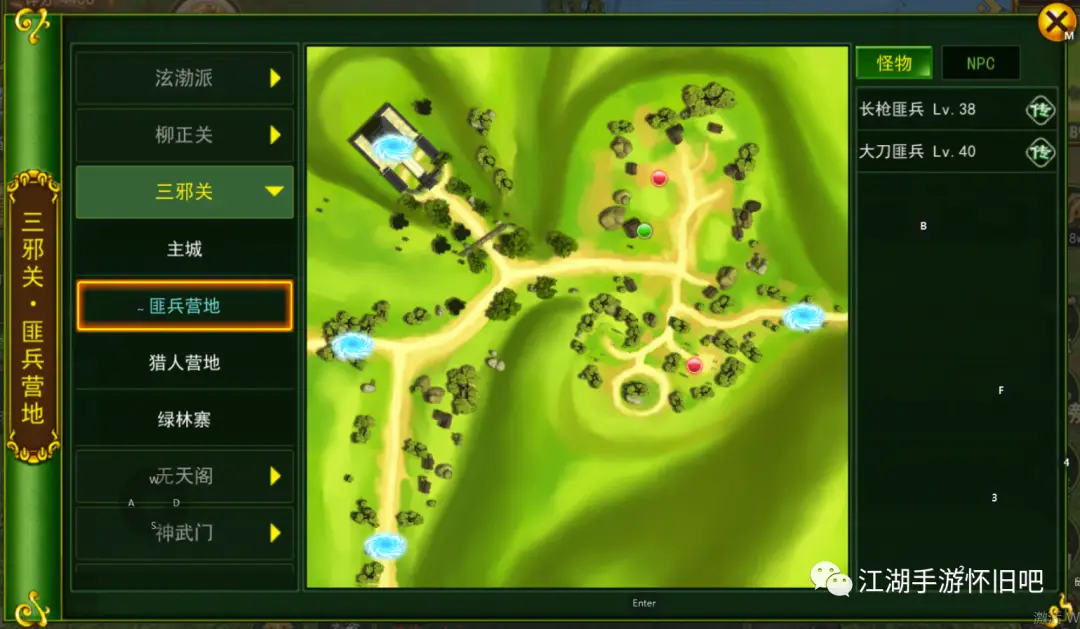
Task: Select the 主城 map entry
Action: pos(184,249)
